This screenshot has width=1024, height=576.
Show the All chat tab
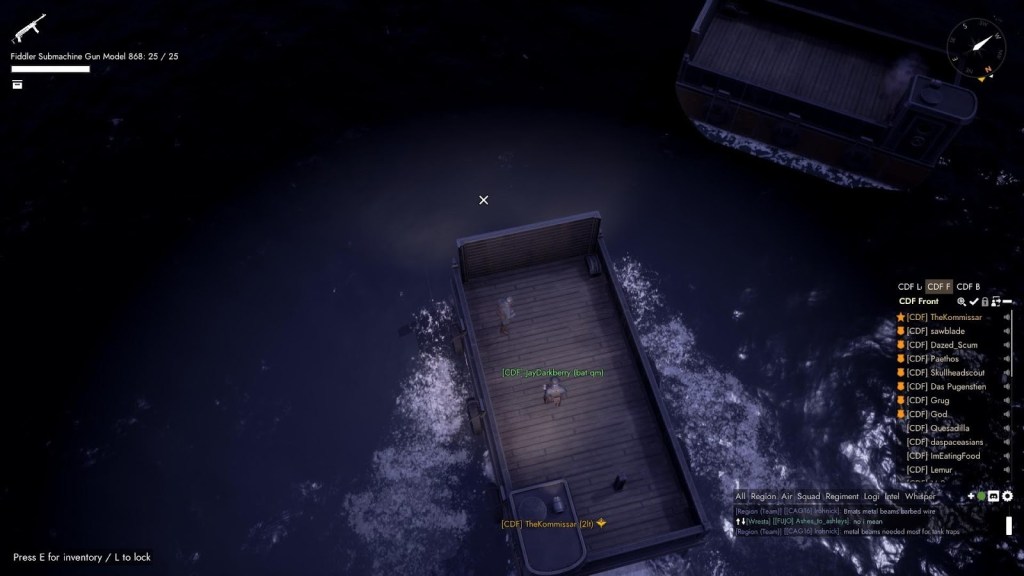740,496
